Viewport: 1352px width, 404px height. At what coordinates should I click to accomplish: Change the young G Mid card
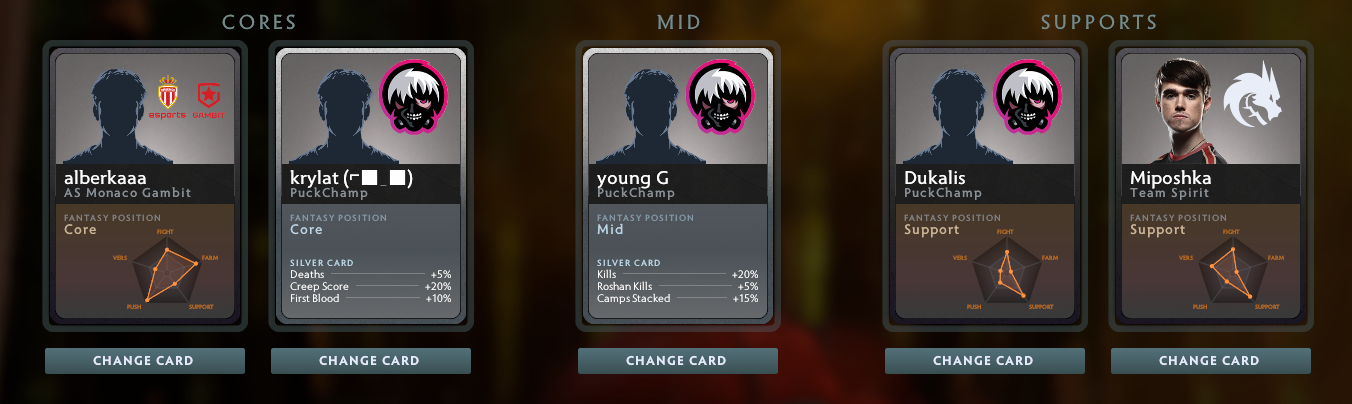click(x=677, y=361)
